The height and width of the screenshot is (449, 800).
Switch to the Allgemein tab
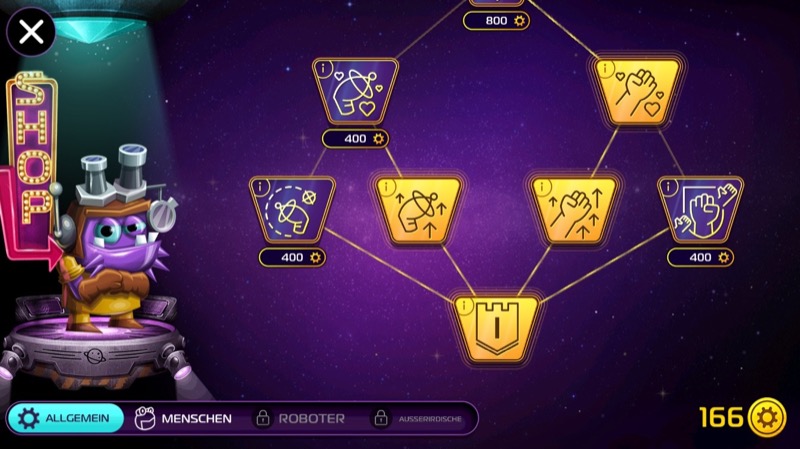pyautogui.click(x=66, y=418)
